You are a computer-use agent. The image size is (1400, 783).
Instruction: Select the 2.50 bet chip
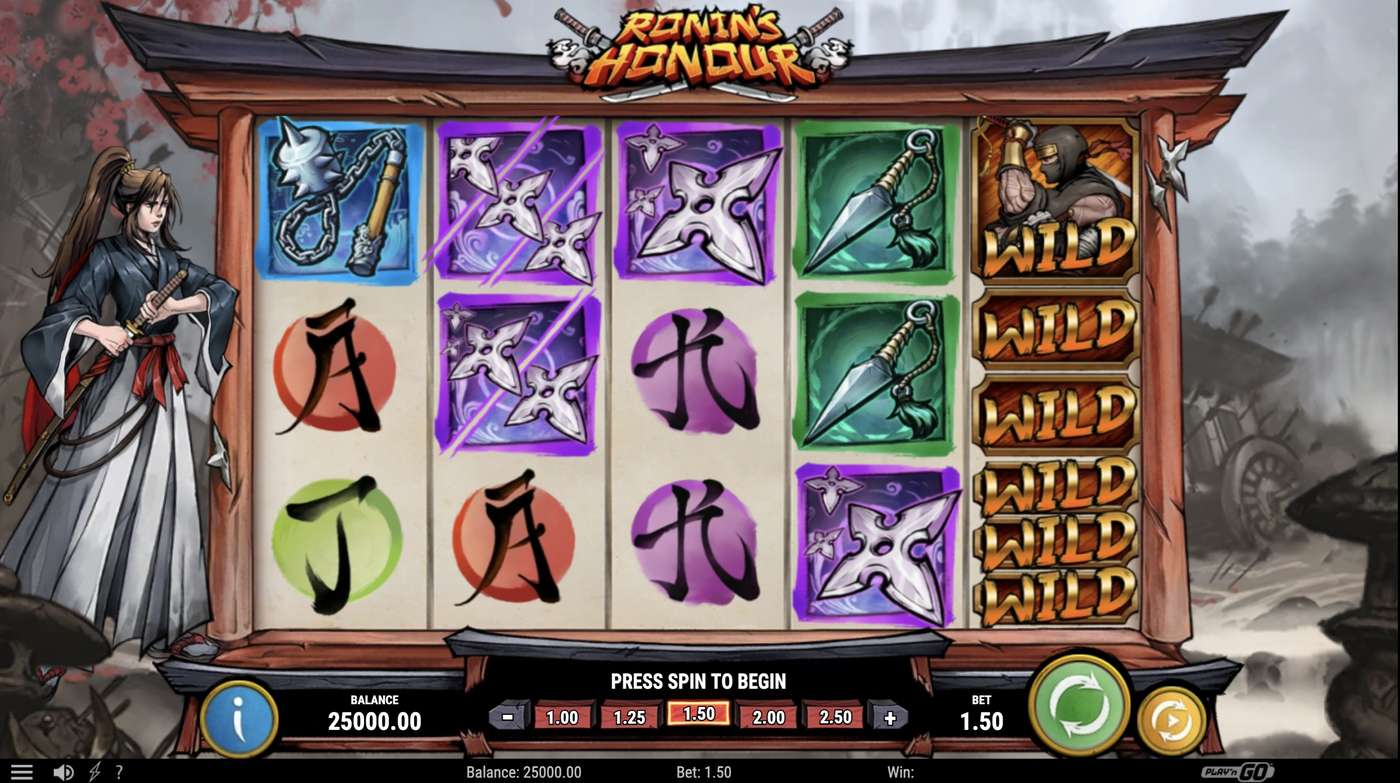(834, 716)
